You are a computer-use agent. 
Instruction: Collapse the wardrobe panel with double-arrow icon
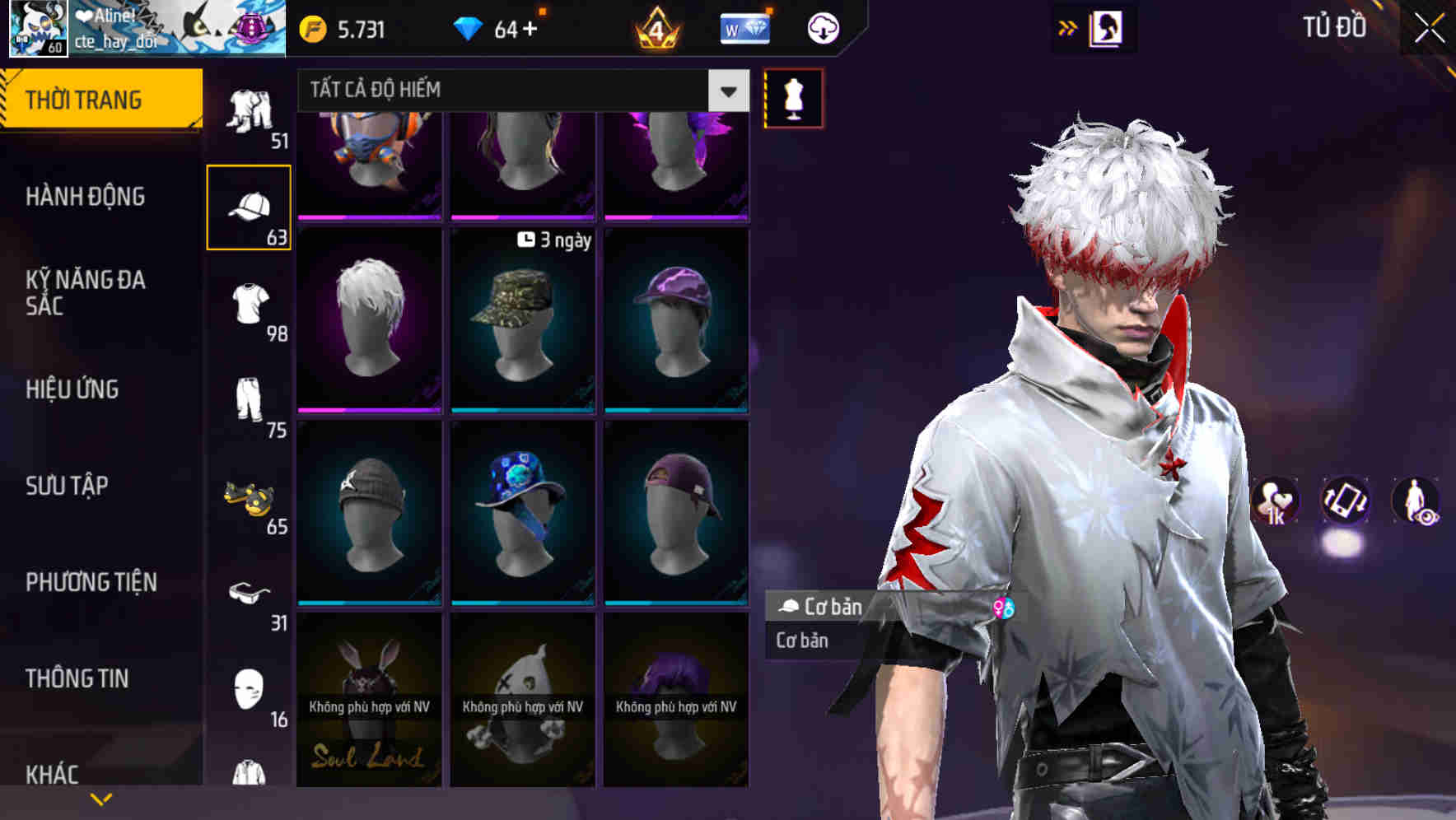coord(1066,26)
